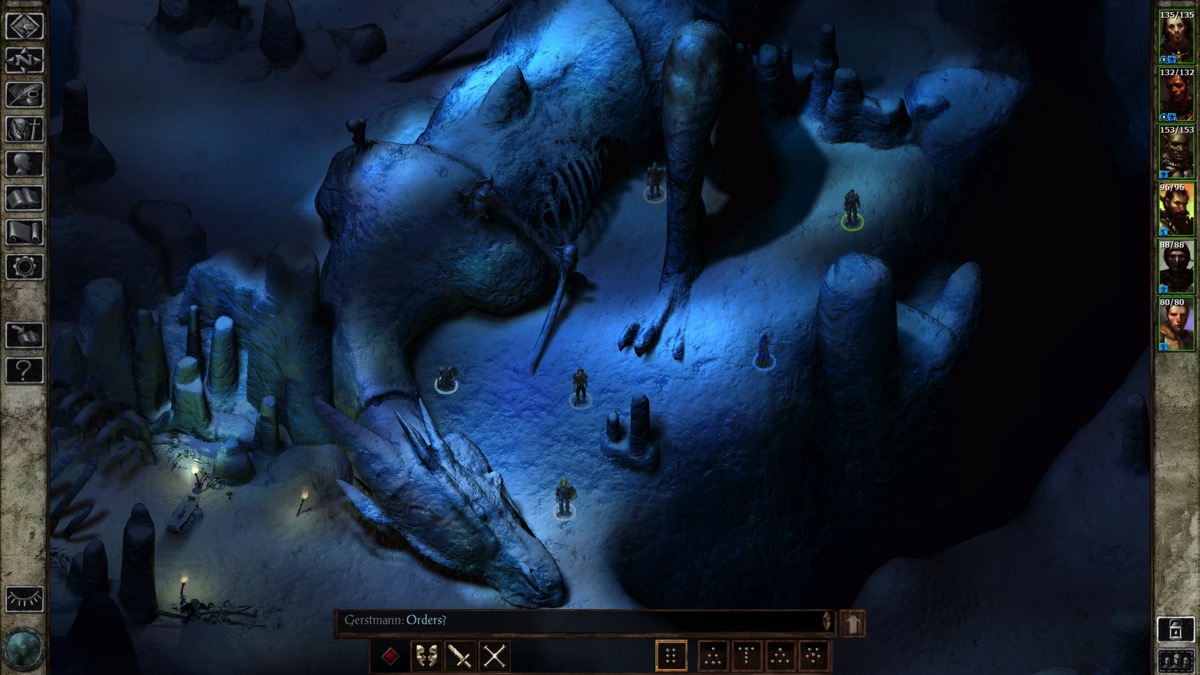Choose the T-shaped party formation
Viewport: 1200px width, 675px height.
(746, 656)
